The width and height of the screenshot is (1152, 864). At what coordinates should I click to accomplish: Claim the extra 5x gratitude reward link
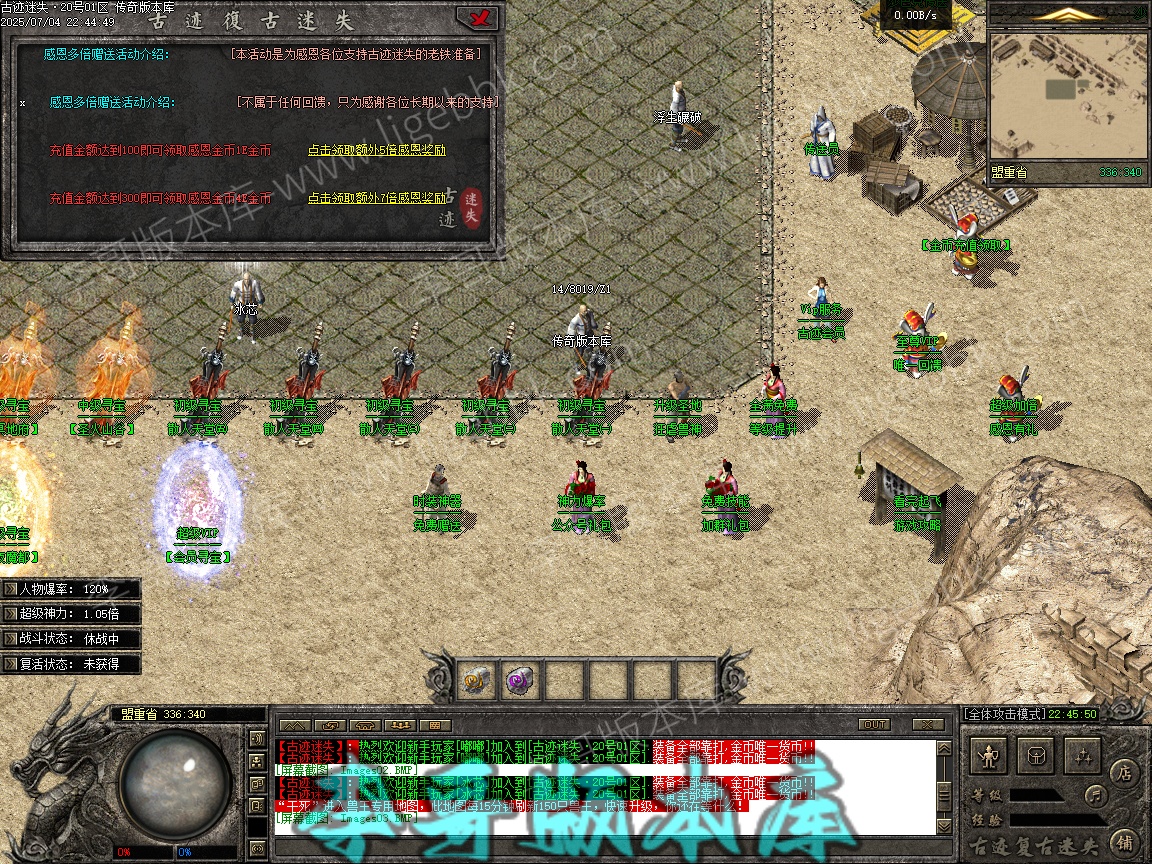point(376,151)
